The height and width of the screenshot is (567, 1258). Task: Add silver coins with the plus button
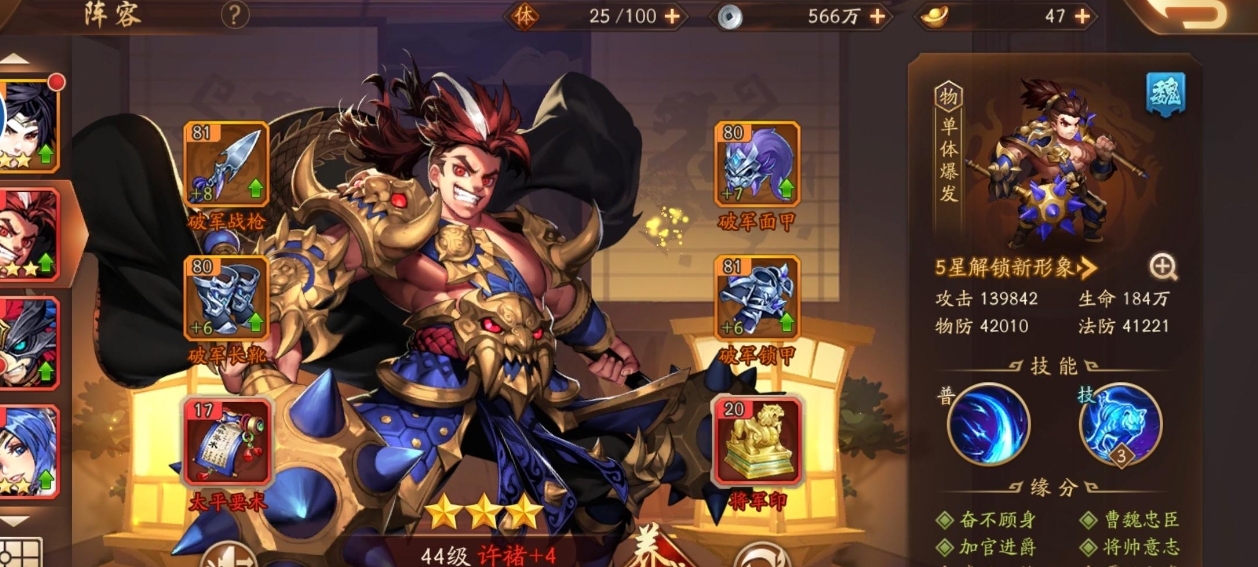(877, 16)
